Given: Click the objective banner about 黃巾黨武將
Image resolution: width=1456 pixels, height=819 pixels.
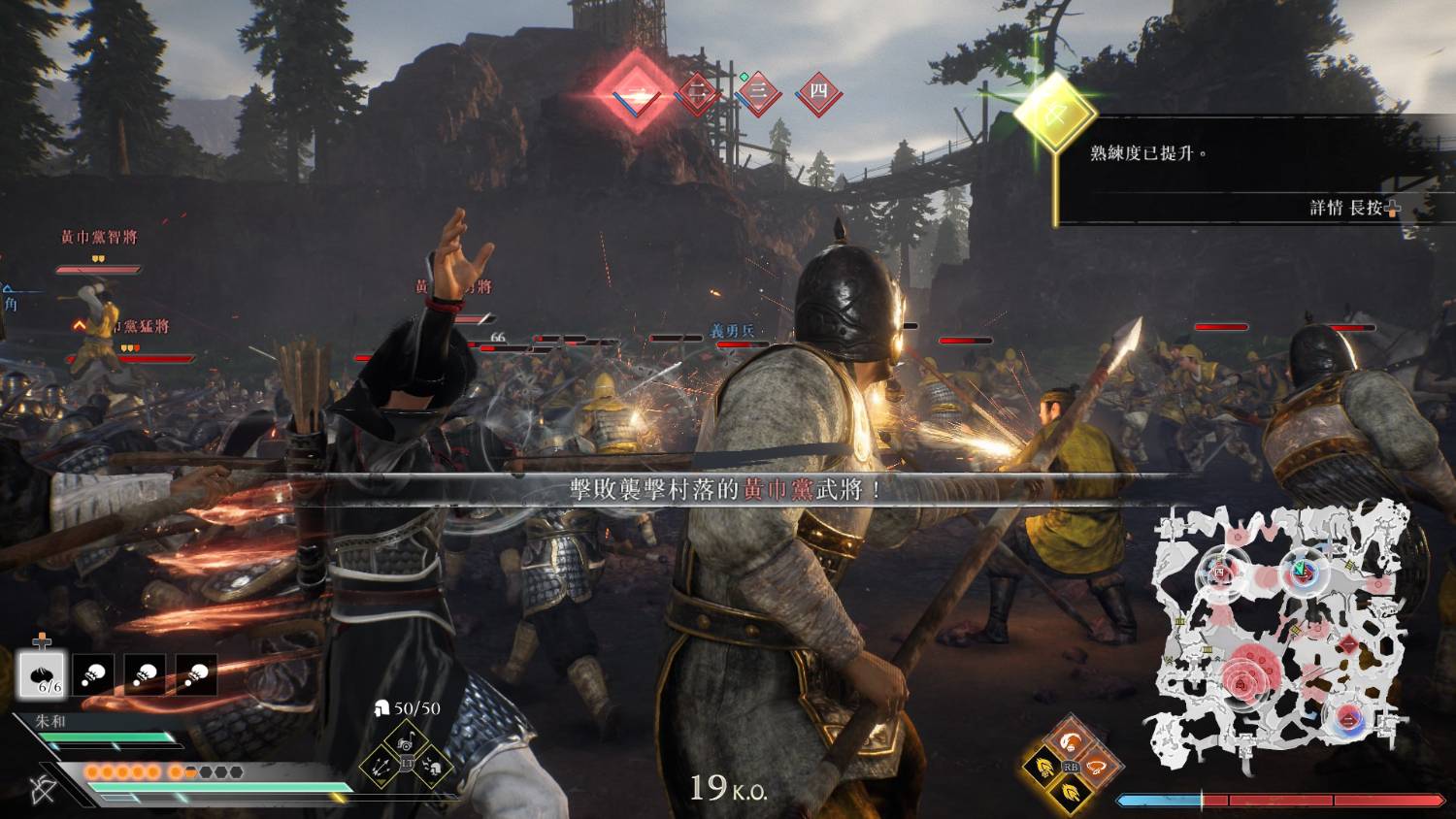Looking at the screenshot, I should coord(726,490).
